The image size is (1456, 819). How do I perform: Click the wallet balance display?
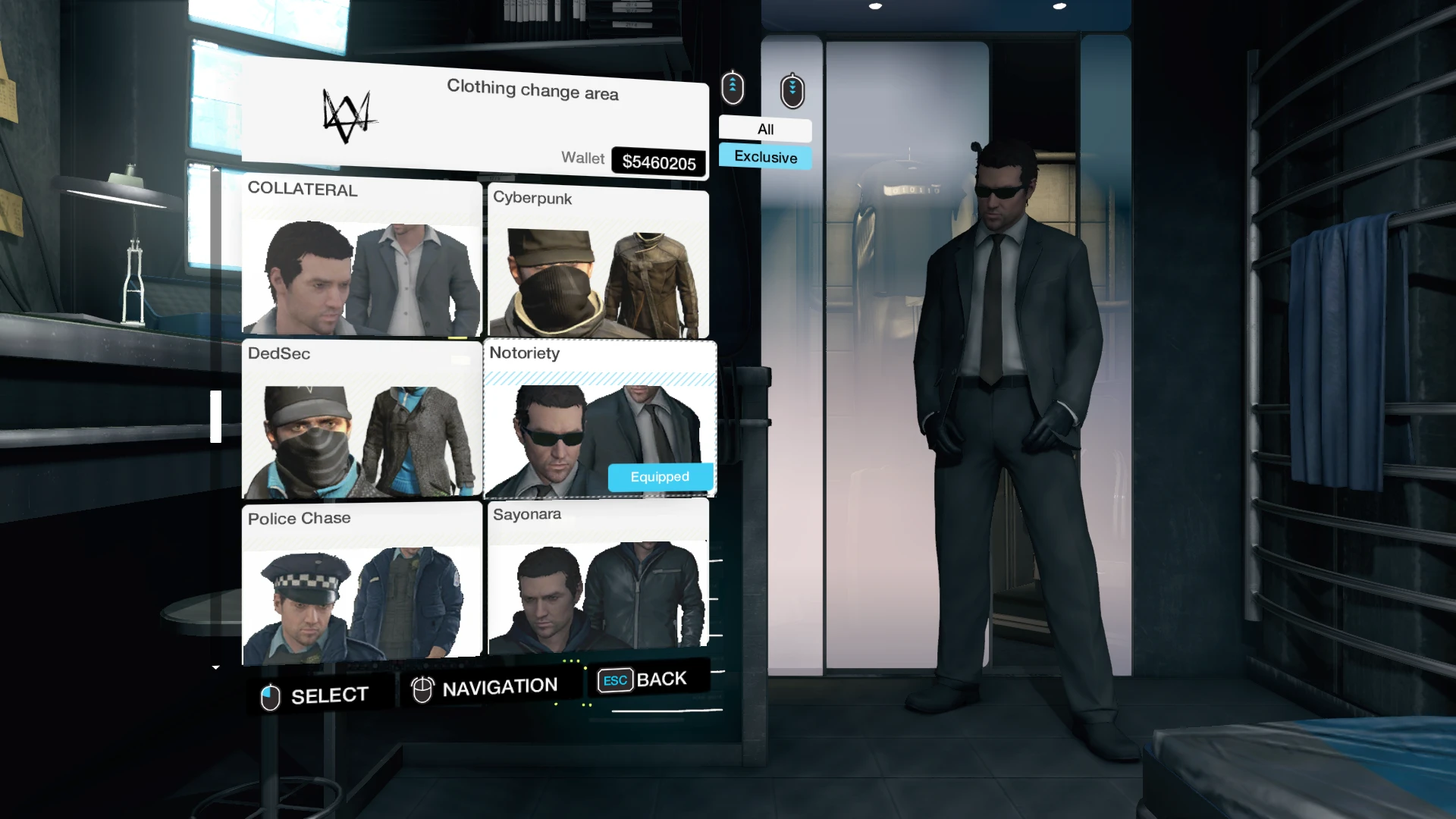pos(658,160)
